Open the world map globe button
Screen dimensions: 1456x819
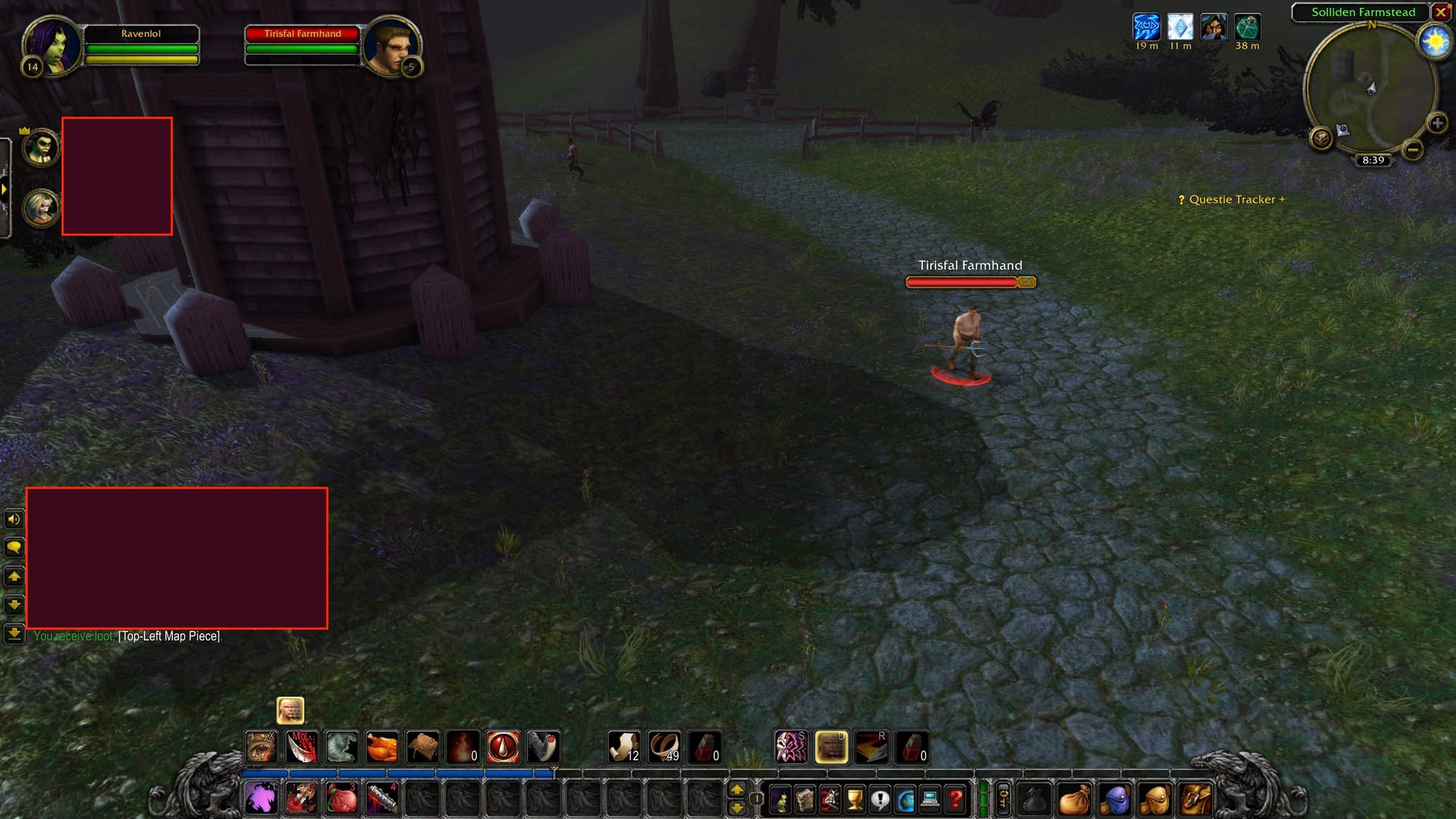[905, 800]
